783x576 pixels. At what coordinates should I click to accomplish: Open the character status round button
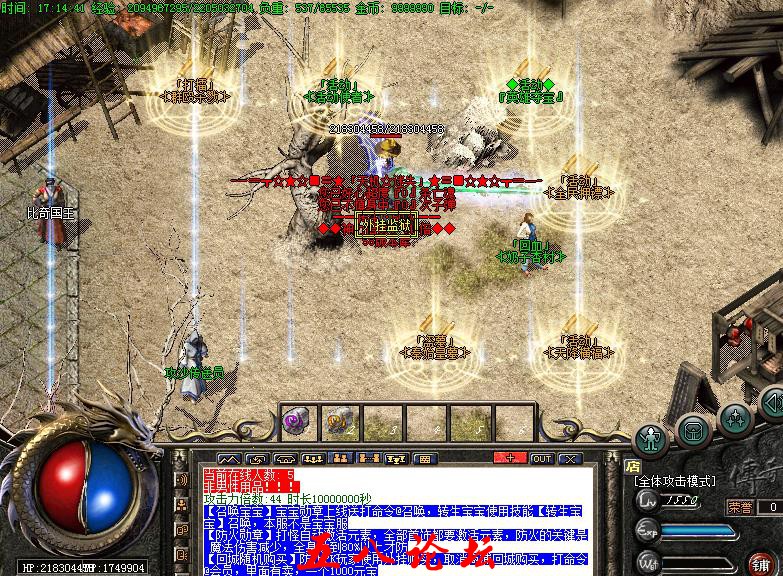(652, 438)
